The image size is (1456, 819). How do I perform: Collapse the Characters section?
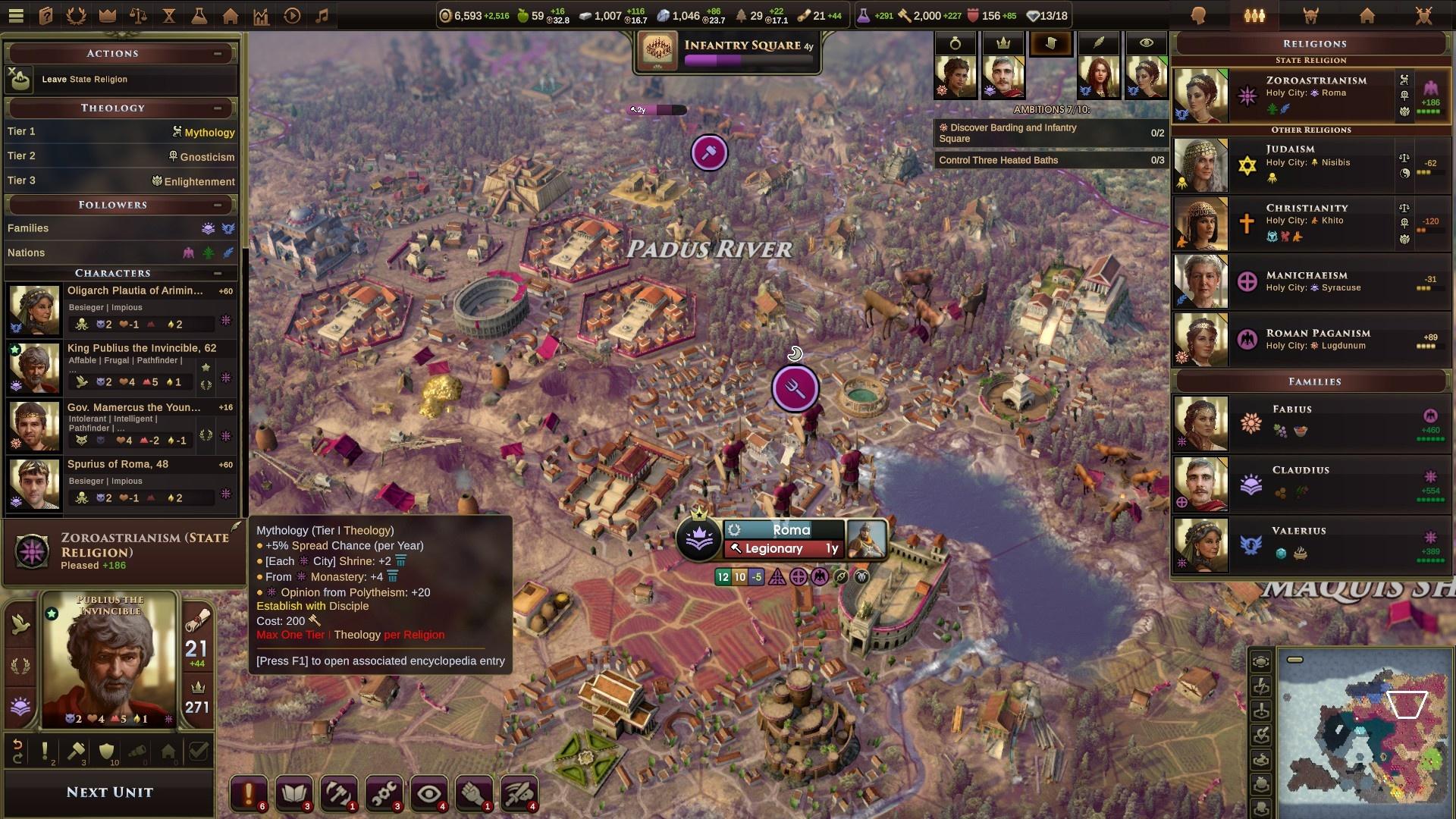(x=218, y=273)
